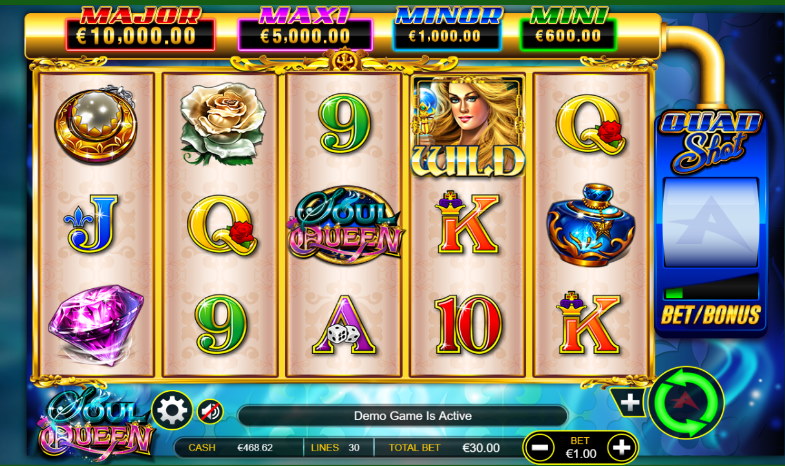The height and width of the screenshot is (466, 785).
Task: Toggle the sound speaker icon
Action: tap(210, 410)
